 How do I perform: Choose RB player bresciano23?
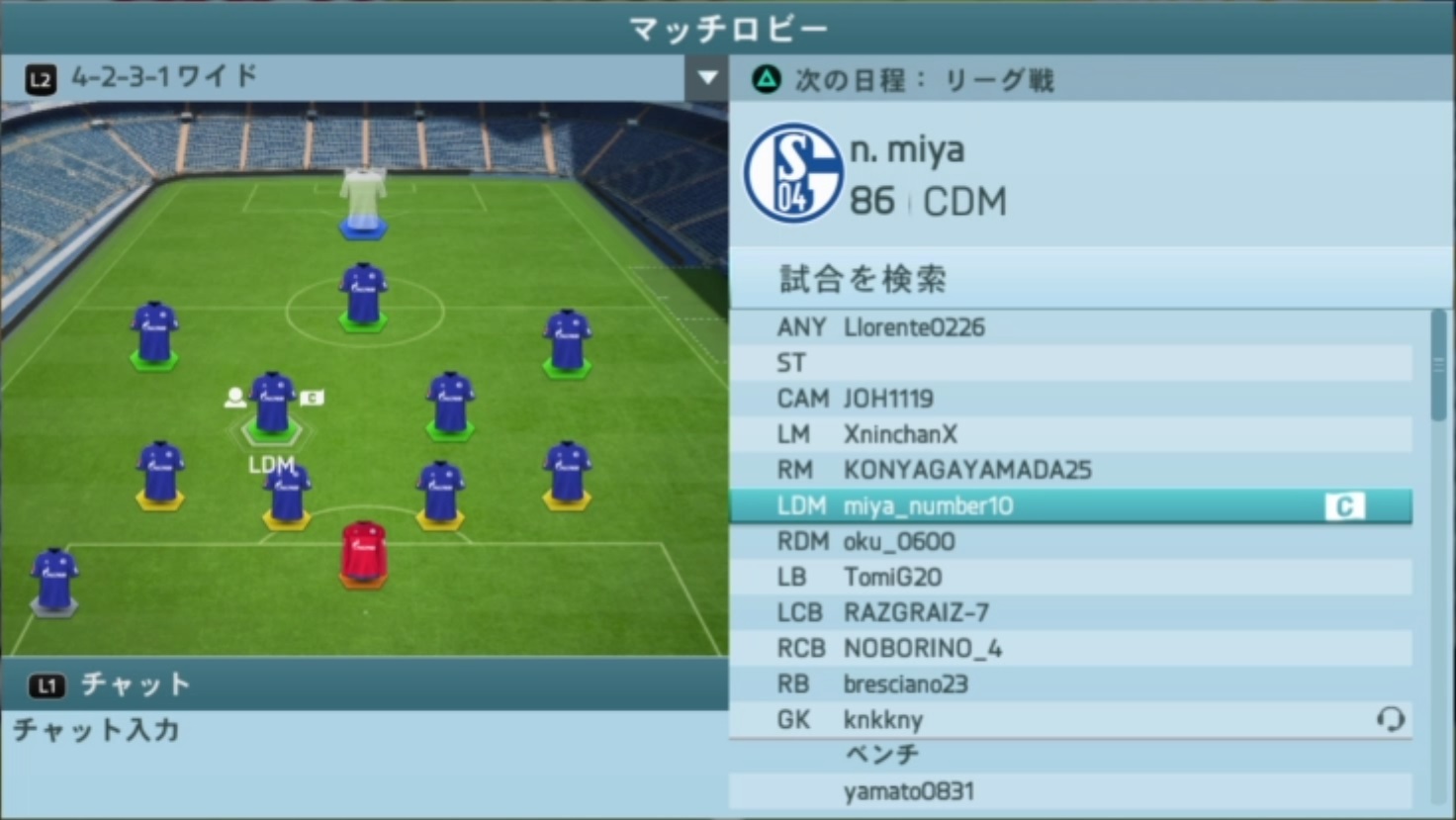coord(1070,683)
